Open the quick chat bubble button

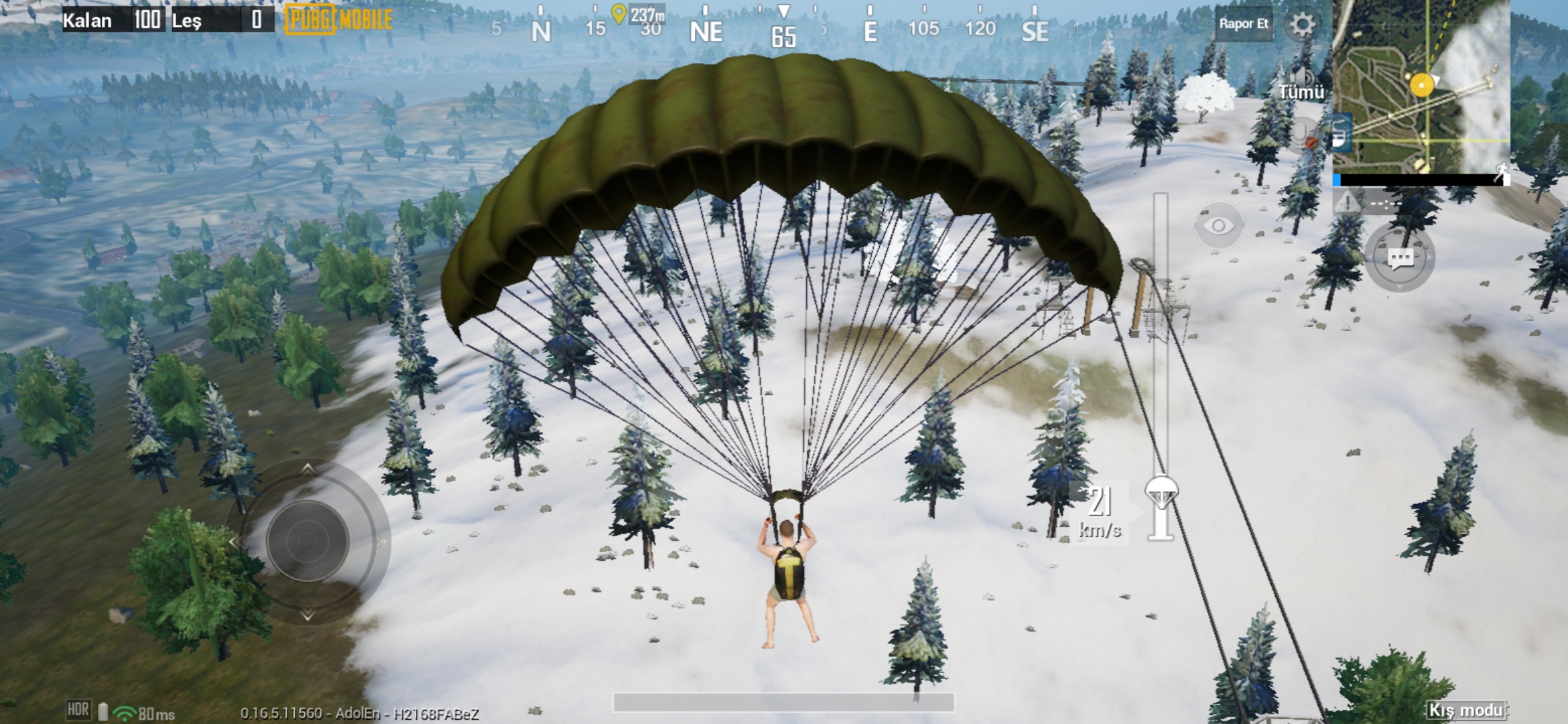coord(1400,258)
